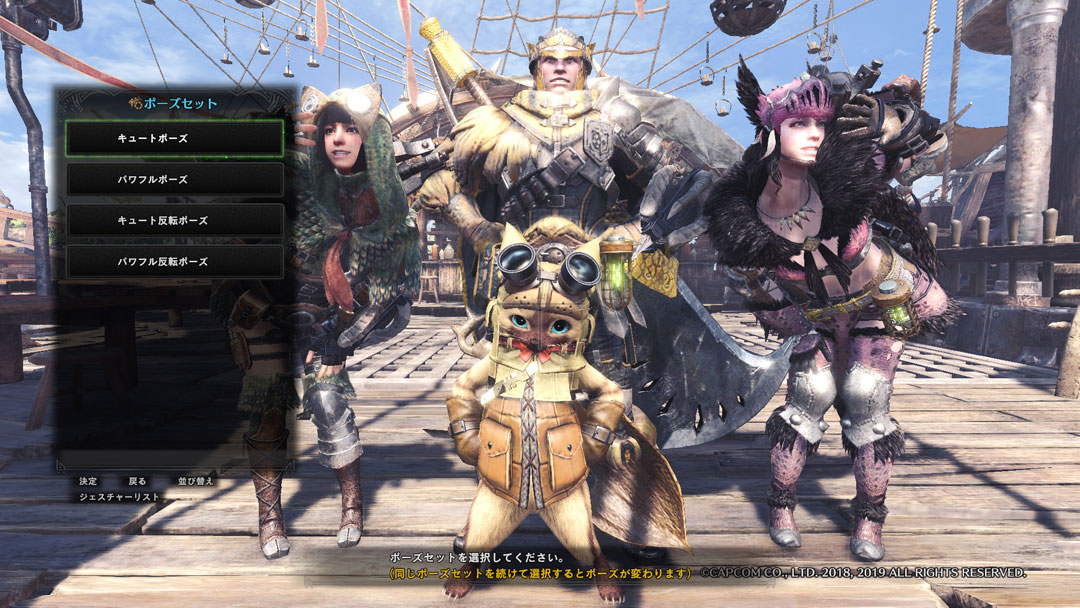Viewport: 1080px width, 608px height.
Task: Select パワフル反転ポーズ from the list
Action: click(174, 262)
